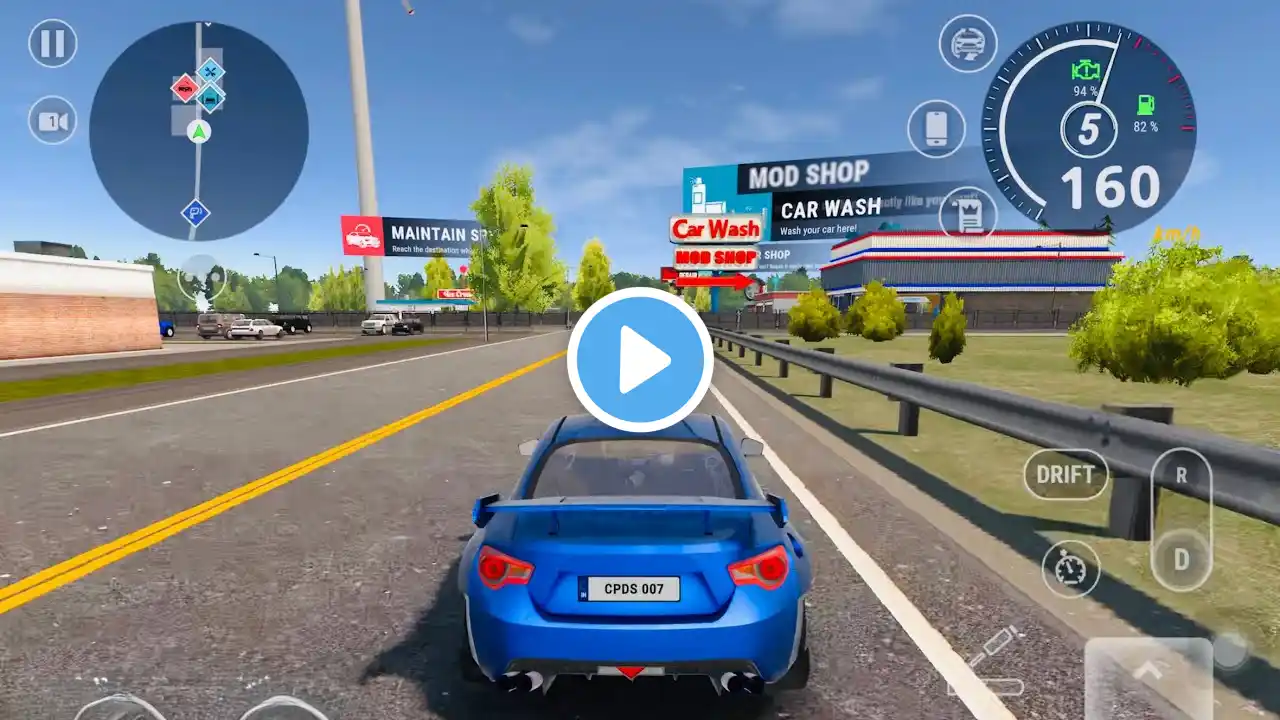
Task: Select drive gear D
Action: click(1181, 558)
